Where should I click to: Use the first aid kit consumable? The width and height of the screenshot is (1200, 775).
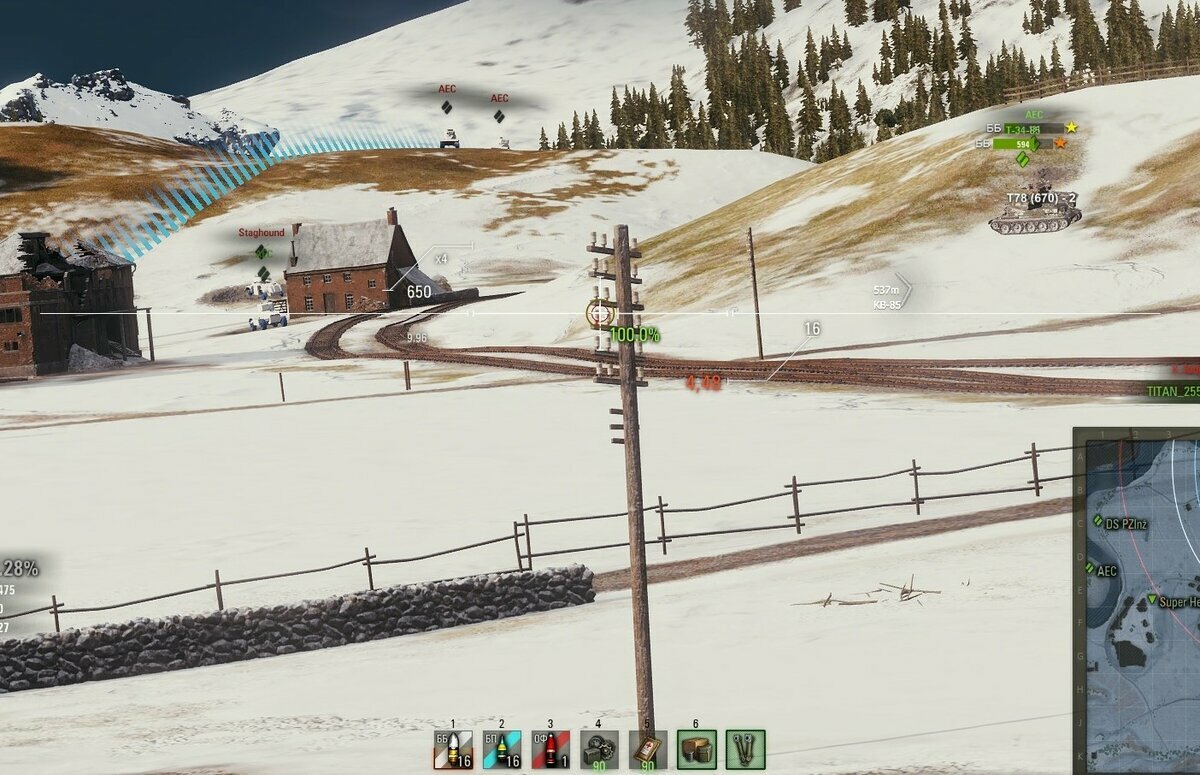(648, 749)
